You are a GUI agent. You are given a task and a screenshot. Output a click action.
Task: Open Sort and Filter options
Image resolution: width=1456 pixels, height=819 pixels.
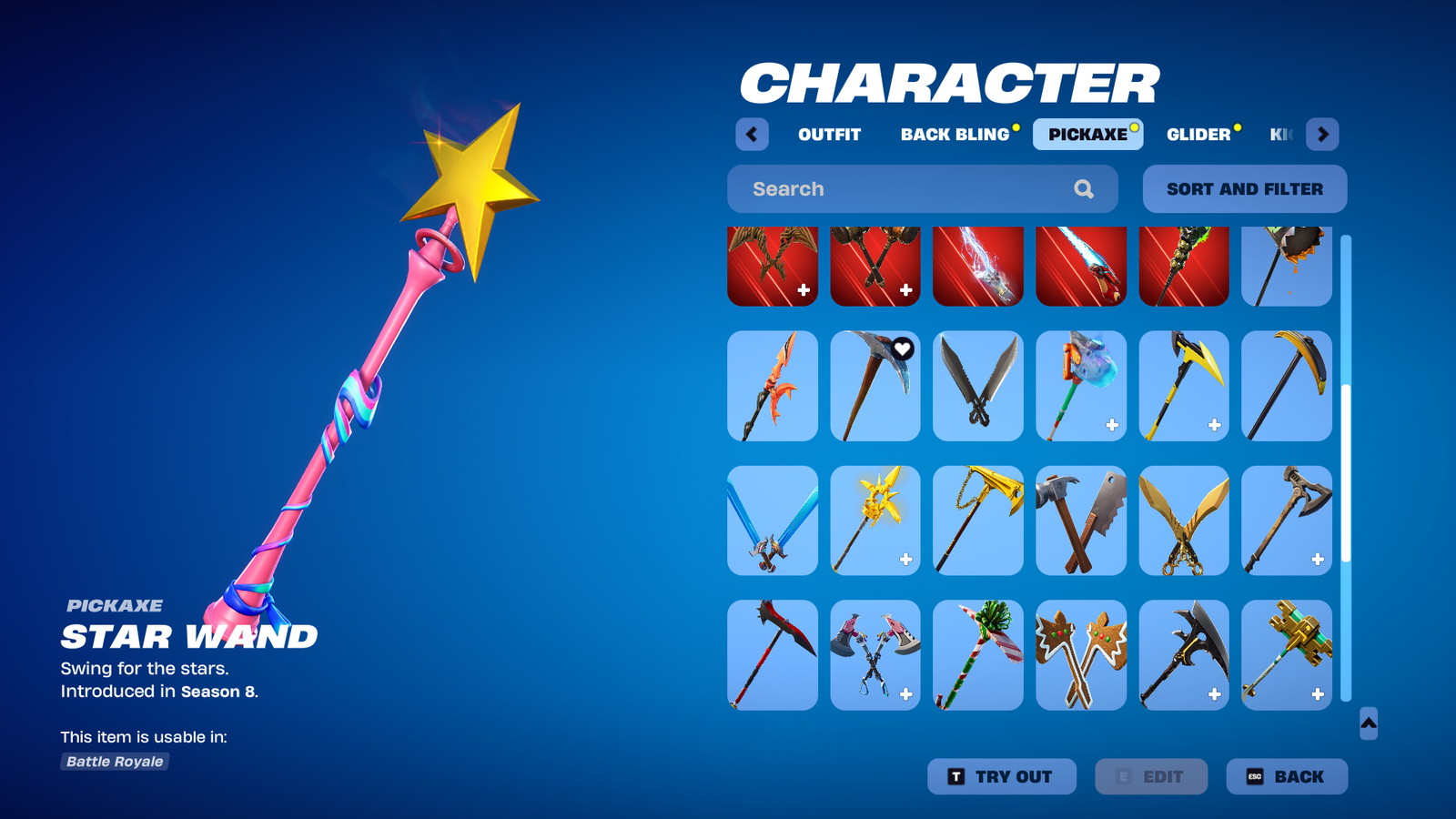pos(1244,189)
